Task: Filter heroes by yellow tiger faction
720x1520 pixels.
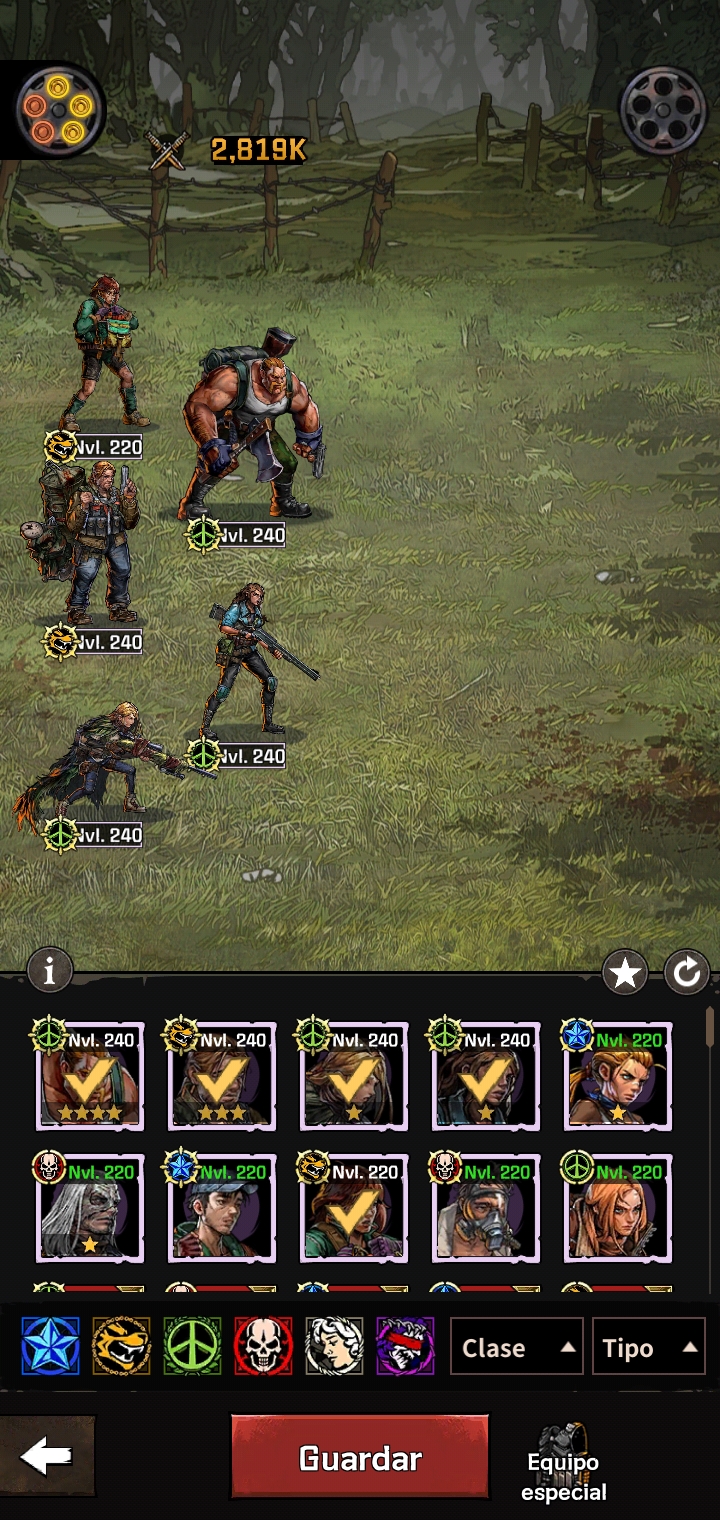Action: click(121, 1346)
